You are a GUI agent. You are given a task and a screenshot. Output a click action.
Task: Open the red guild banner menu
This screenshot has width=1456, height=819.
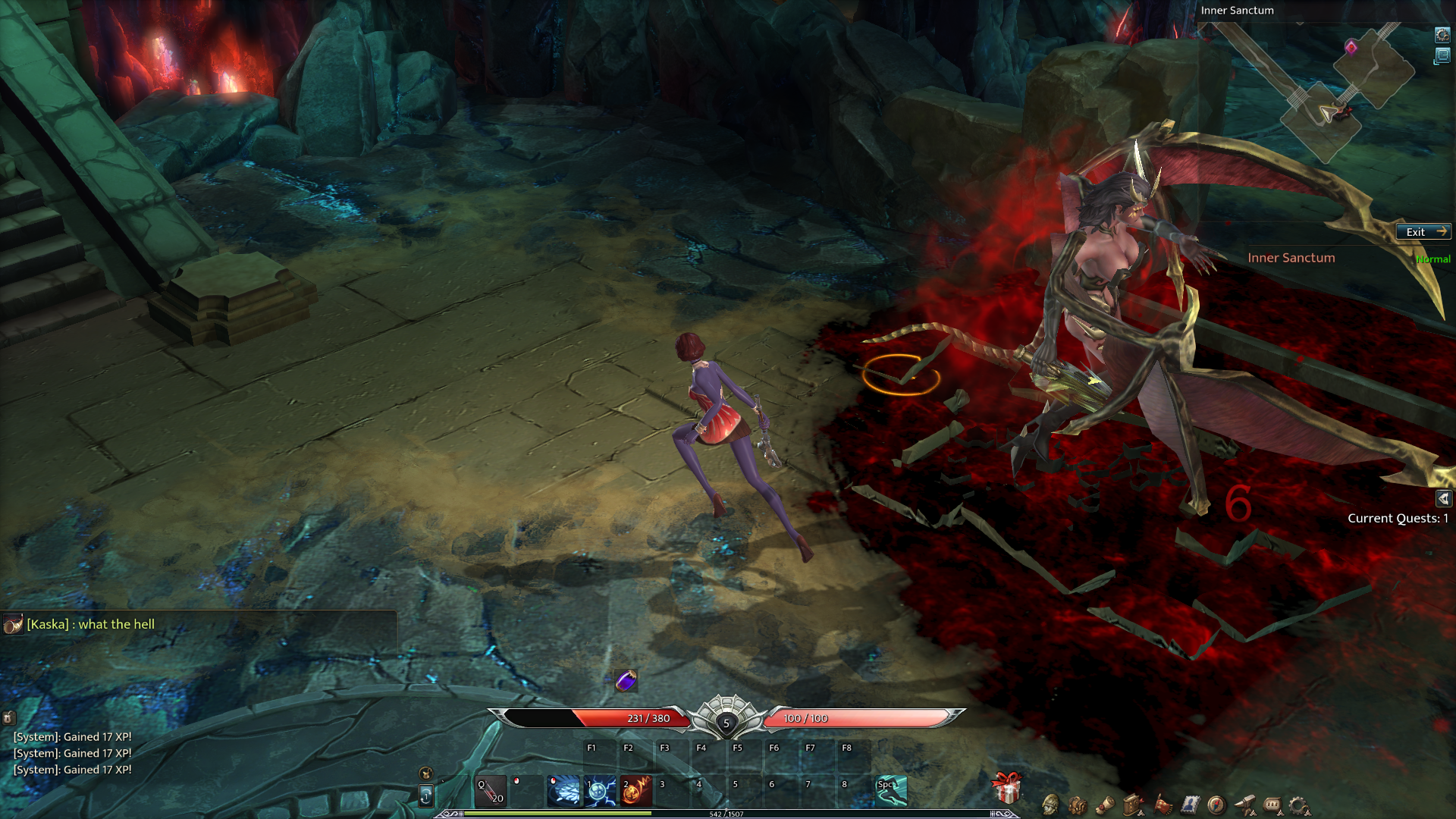pyautogui.click(x=1162, y=805)
